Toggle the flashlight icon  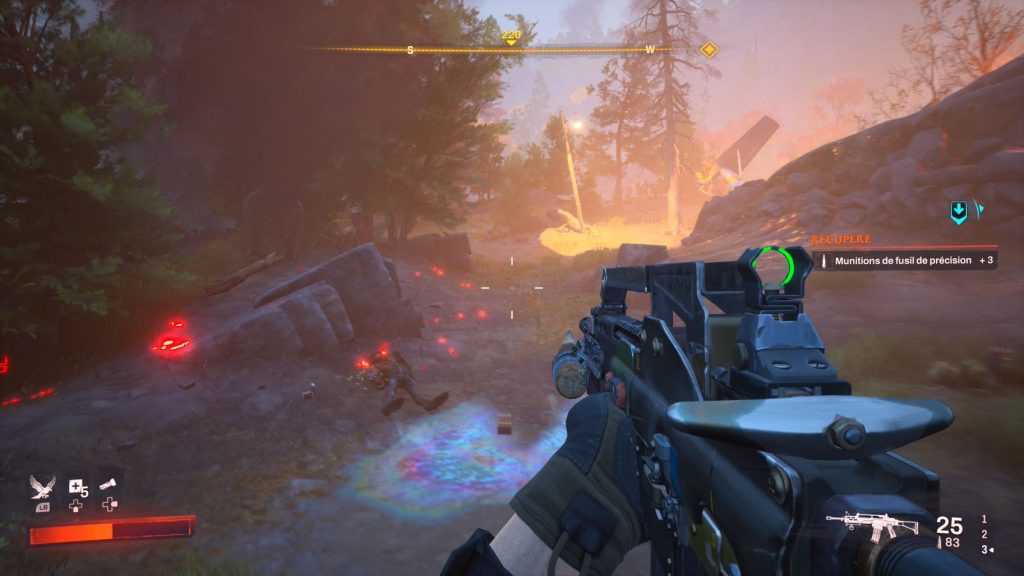click(109, 485)
